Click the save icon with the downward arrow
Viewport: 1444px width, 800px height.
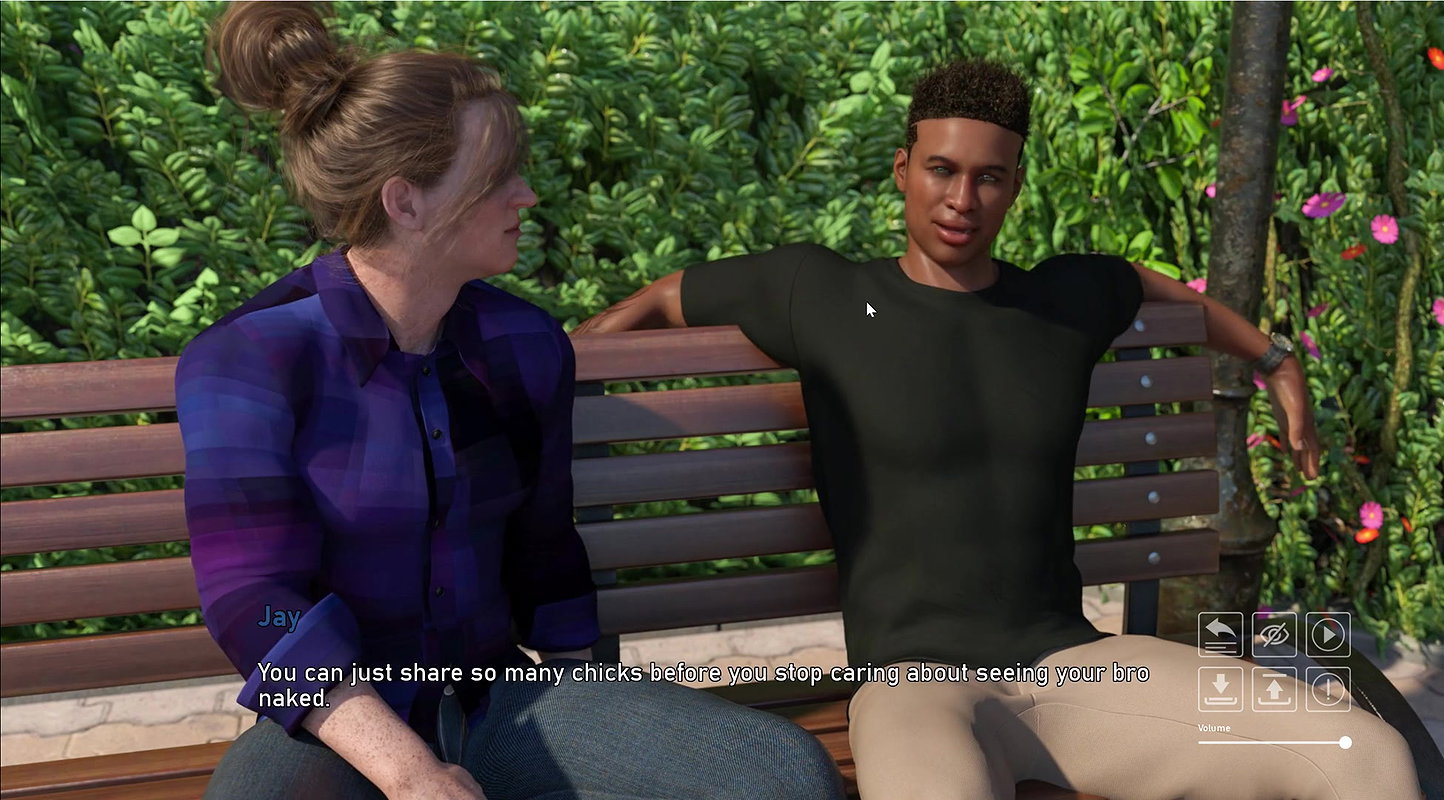(x=1220, y=689)
